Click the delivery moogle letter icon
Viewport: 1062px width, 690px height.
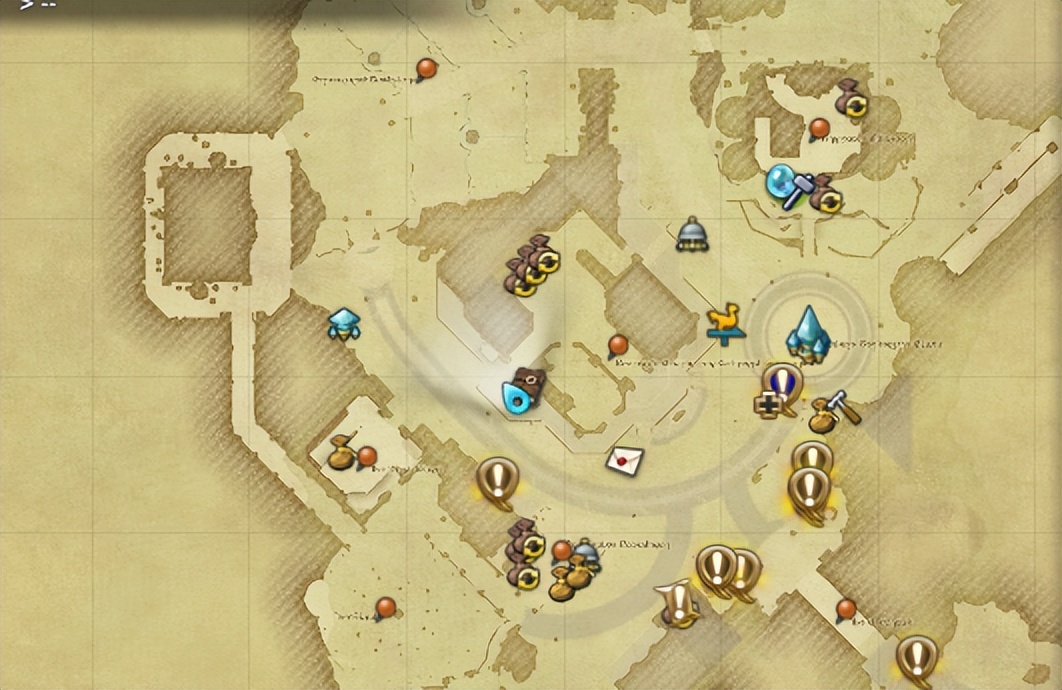[624, 459]
